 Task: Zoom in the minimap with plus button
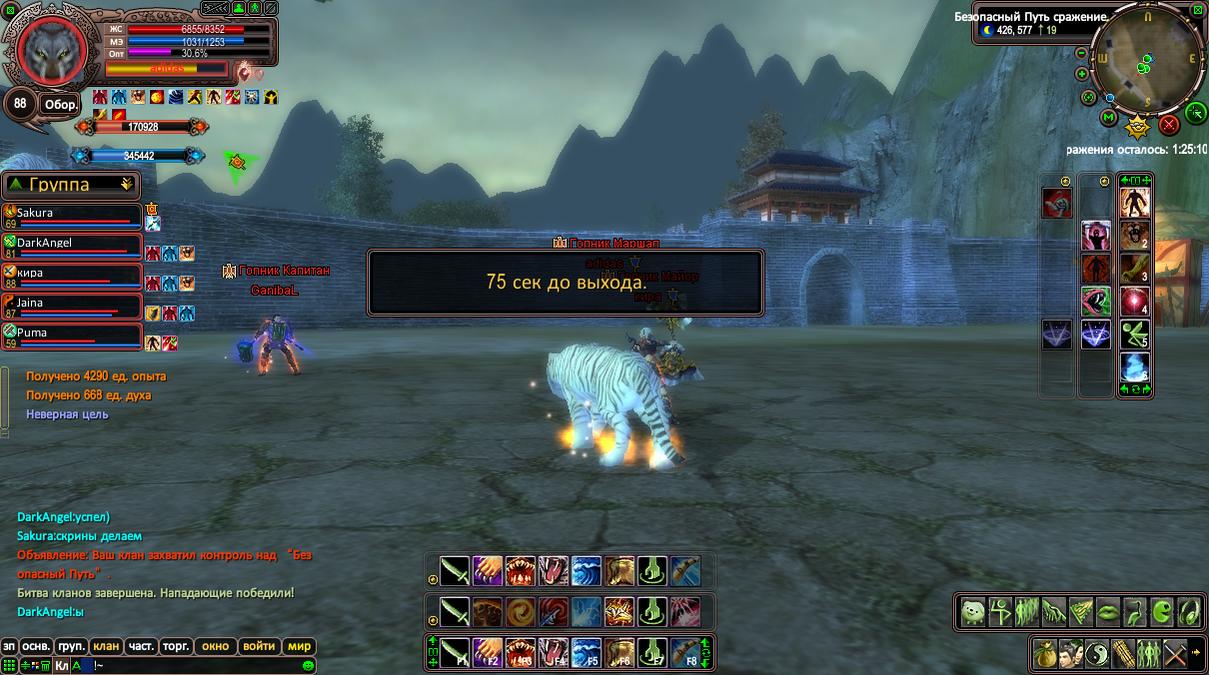click(x=1082, y=74)
